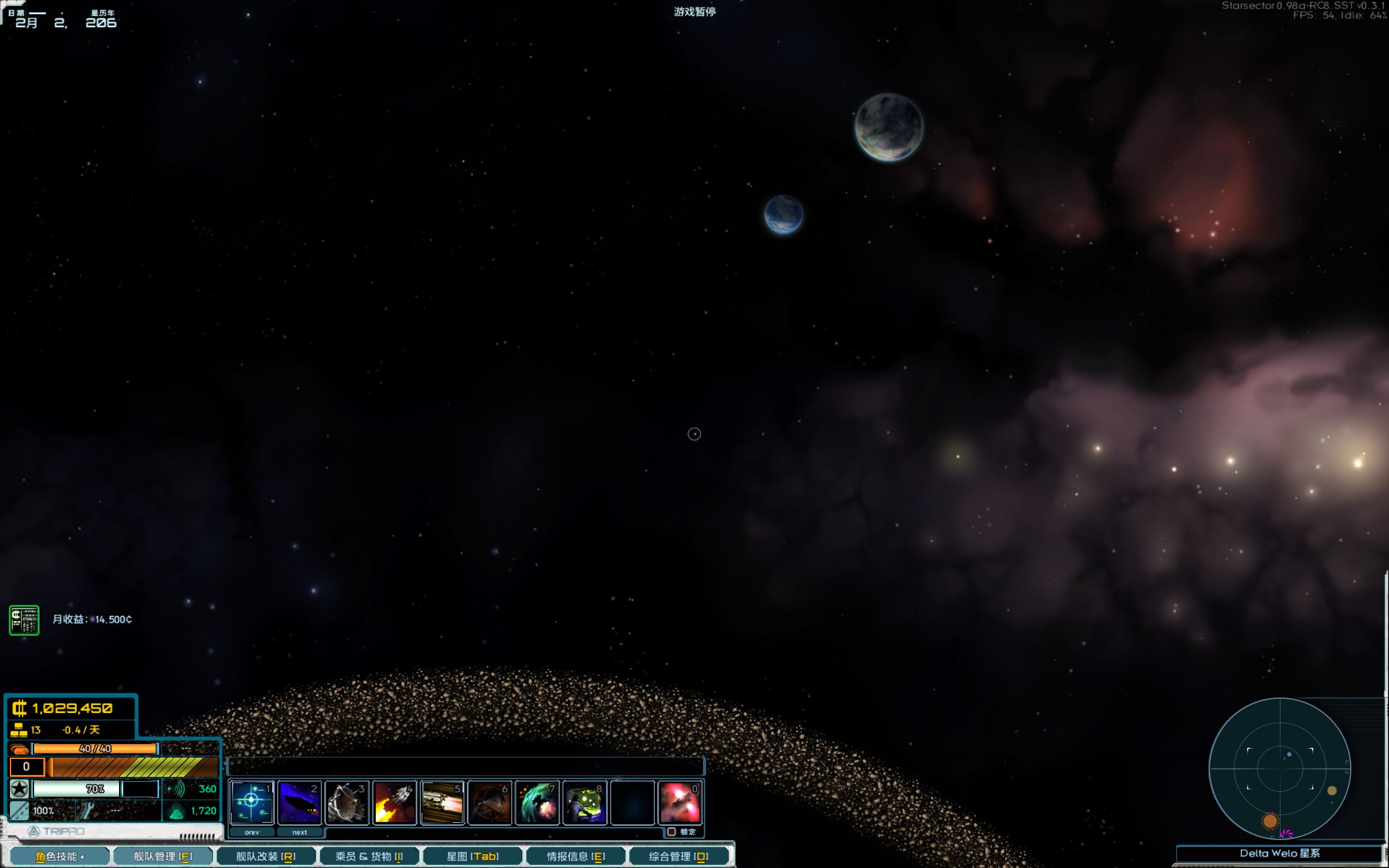This screenshot has width=1389, height=868.
Task: Open 综合管理 command screen
Action: pyautogui.click(x=678, y=856)
